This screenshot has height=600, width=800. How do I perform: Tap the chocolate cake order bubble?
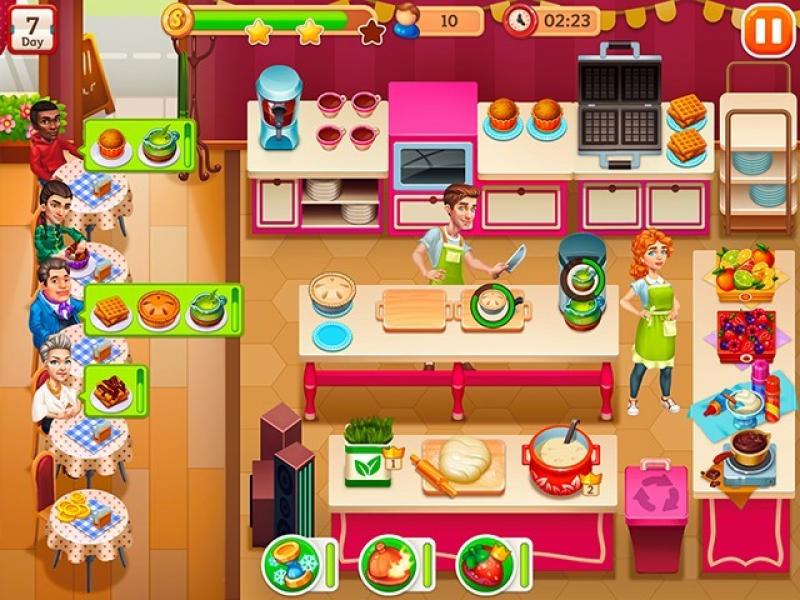114,389
